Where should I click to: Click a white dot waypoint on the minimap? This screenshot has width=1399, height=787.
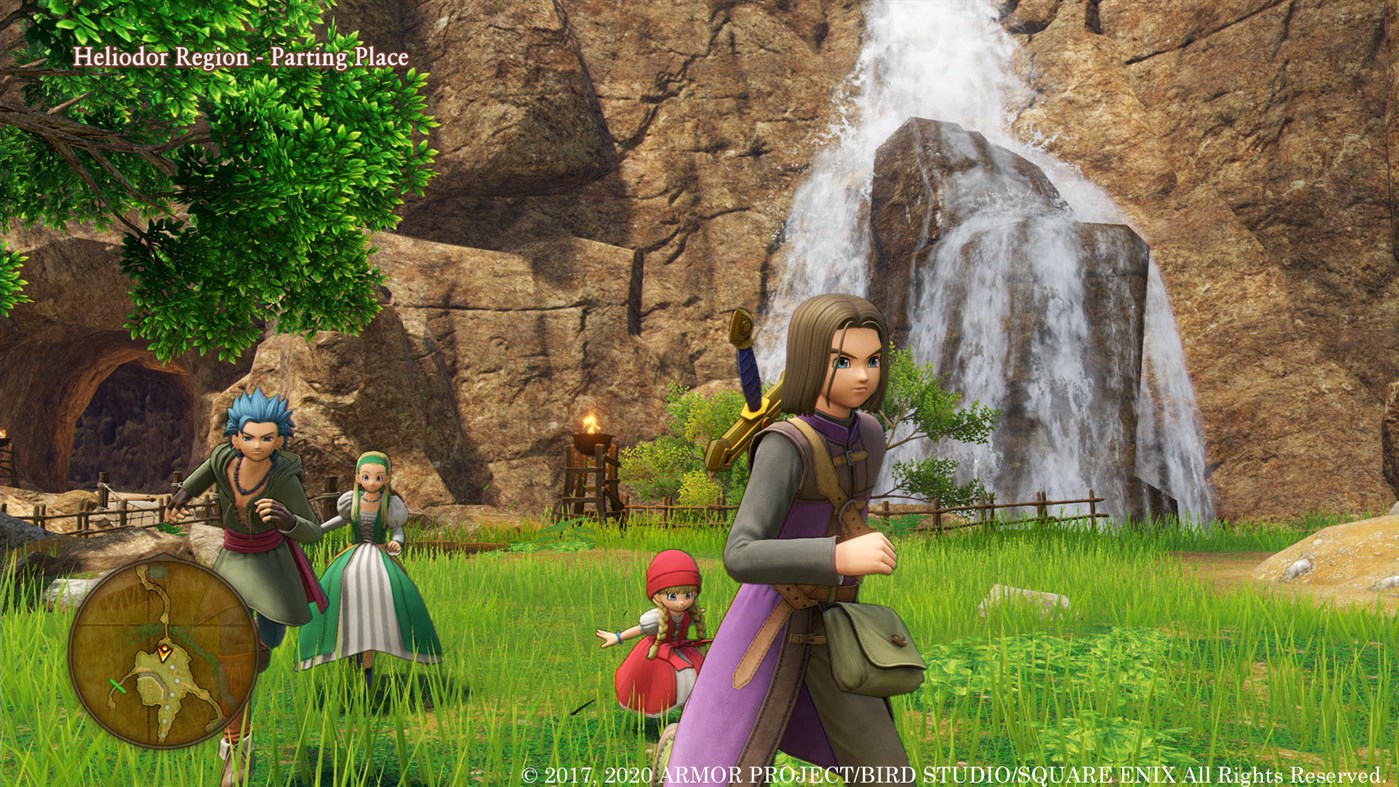[176, 681]
